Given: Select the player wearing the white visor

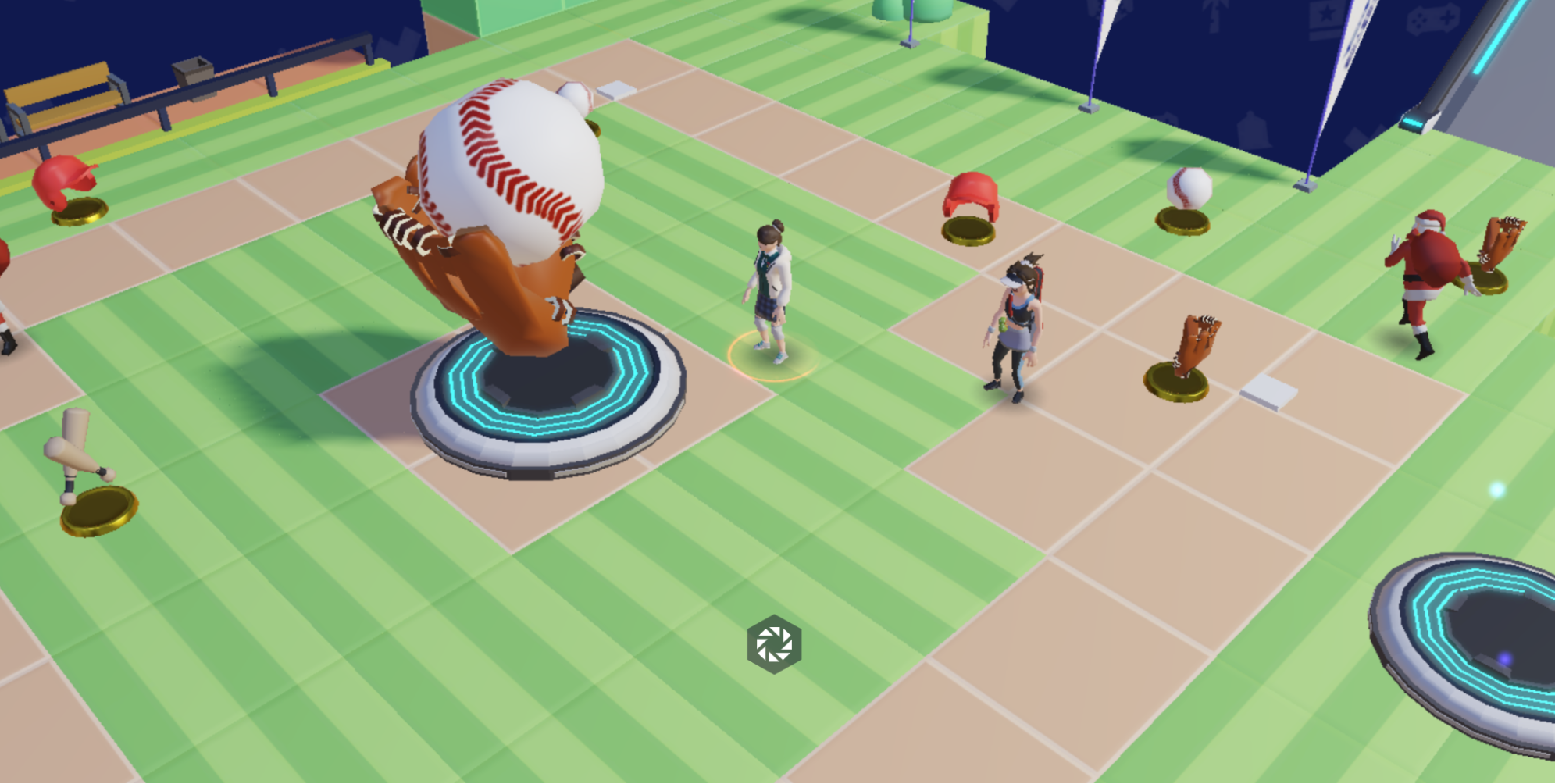Looking at the screenshot, I should click(1015, 328).
